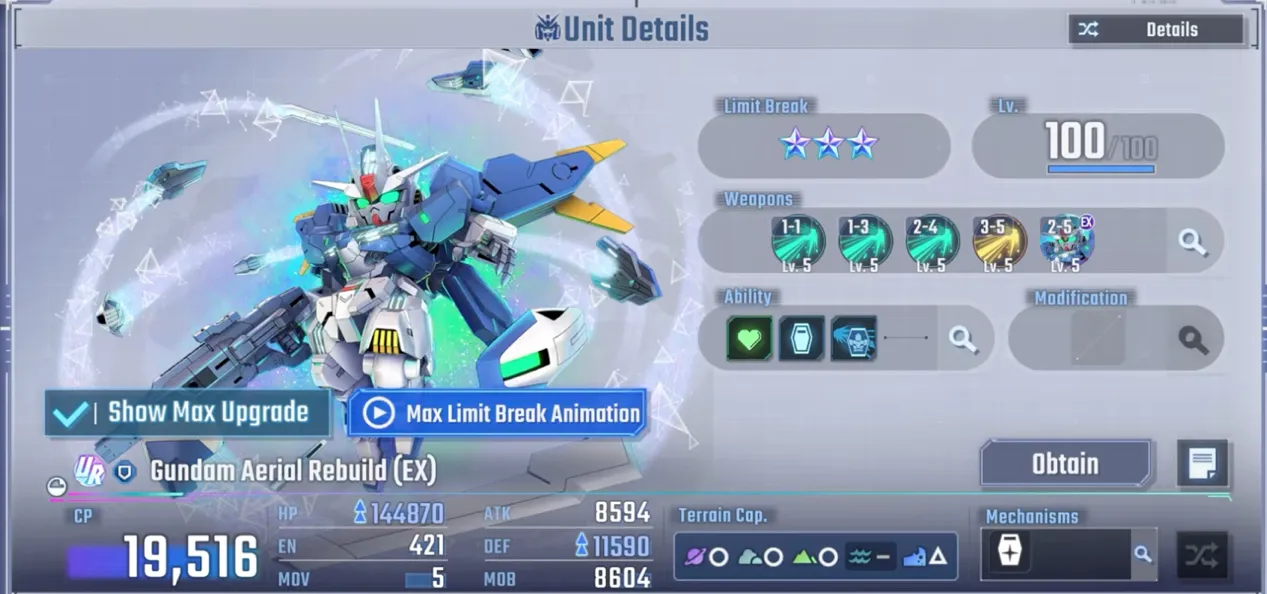Inspect Mechanisms with the magnifier
This screenshot has height=594, width=1267.
(x=1142, y=554)
